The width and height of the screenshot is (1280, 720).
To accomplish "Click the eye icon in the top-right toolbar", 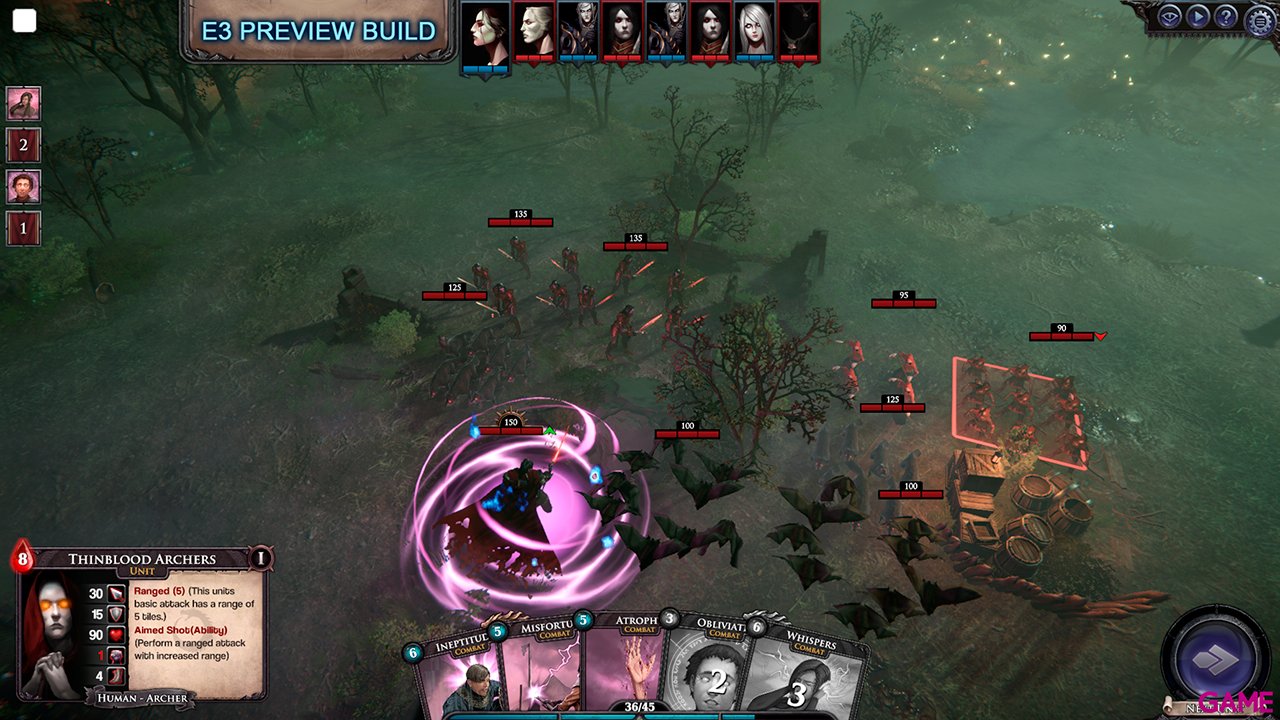I will (x=1170, y=16).
